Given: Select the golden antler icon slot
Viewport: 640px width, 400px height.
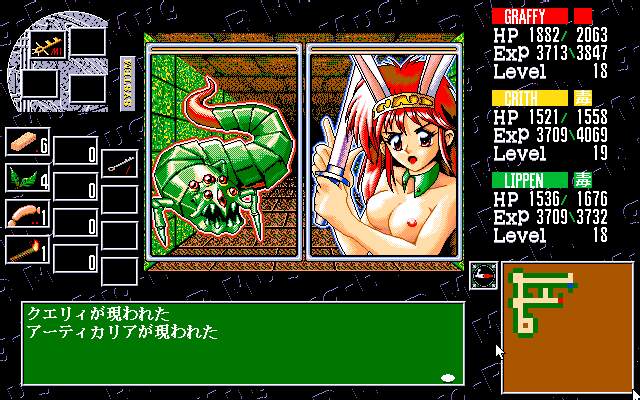Looking at the screenshot, I should (44, 45).
